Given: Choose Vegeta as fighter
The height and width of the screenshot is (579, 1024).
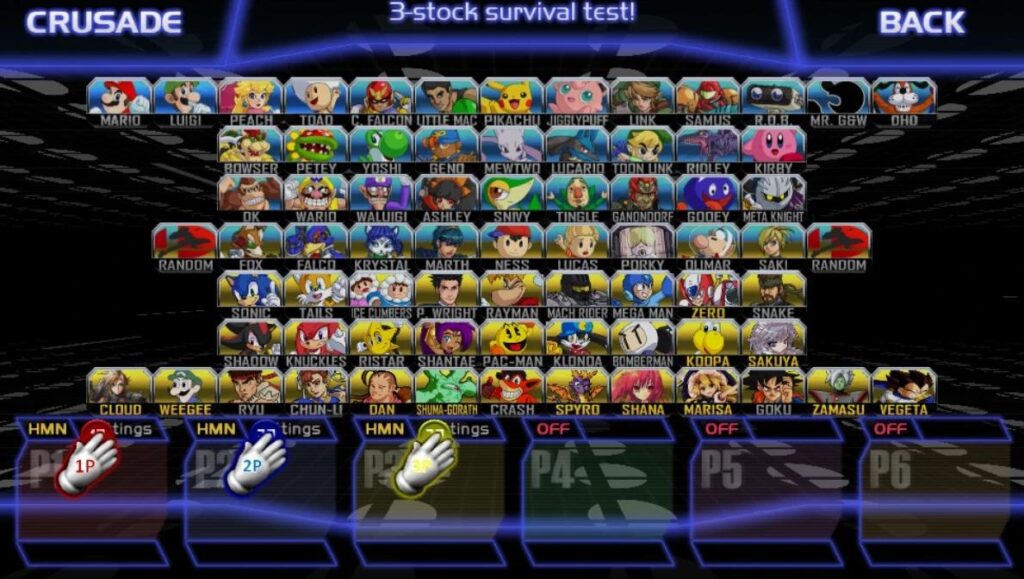Looking at the screenshot, I should click(x=904, y=388).
